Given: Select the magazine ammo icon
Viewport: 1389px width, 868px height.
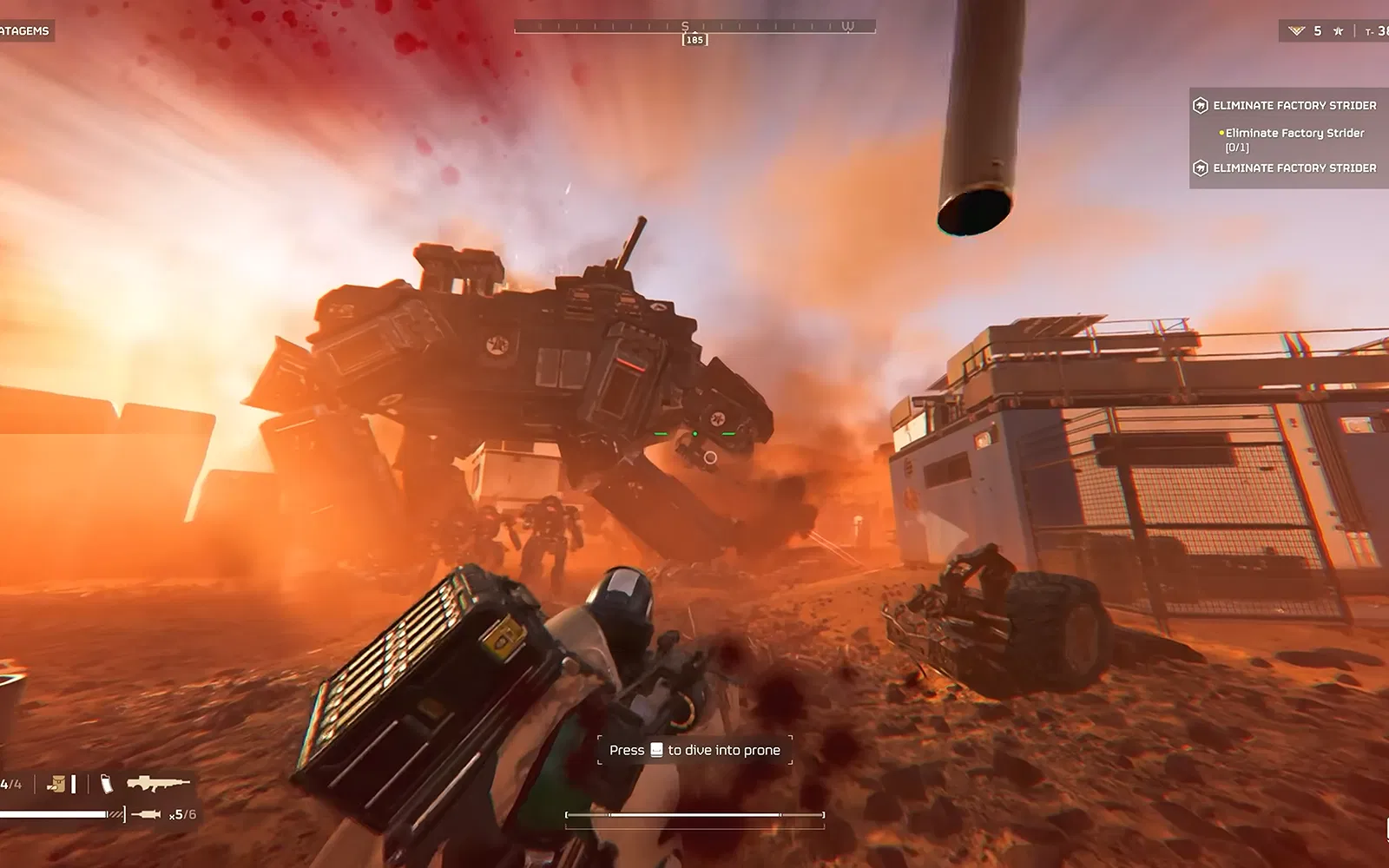Looking at the screenshot, I should point(107,783).
